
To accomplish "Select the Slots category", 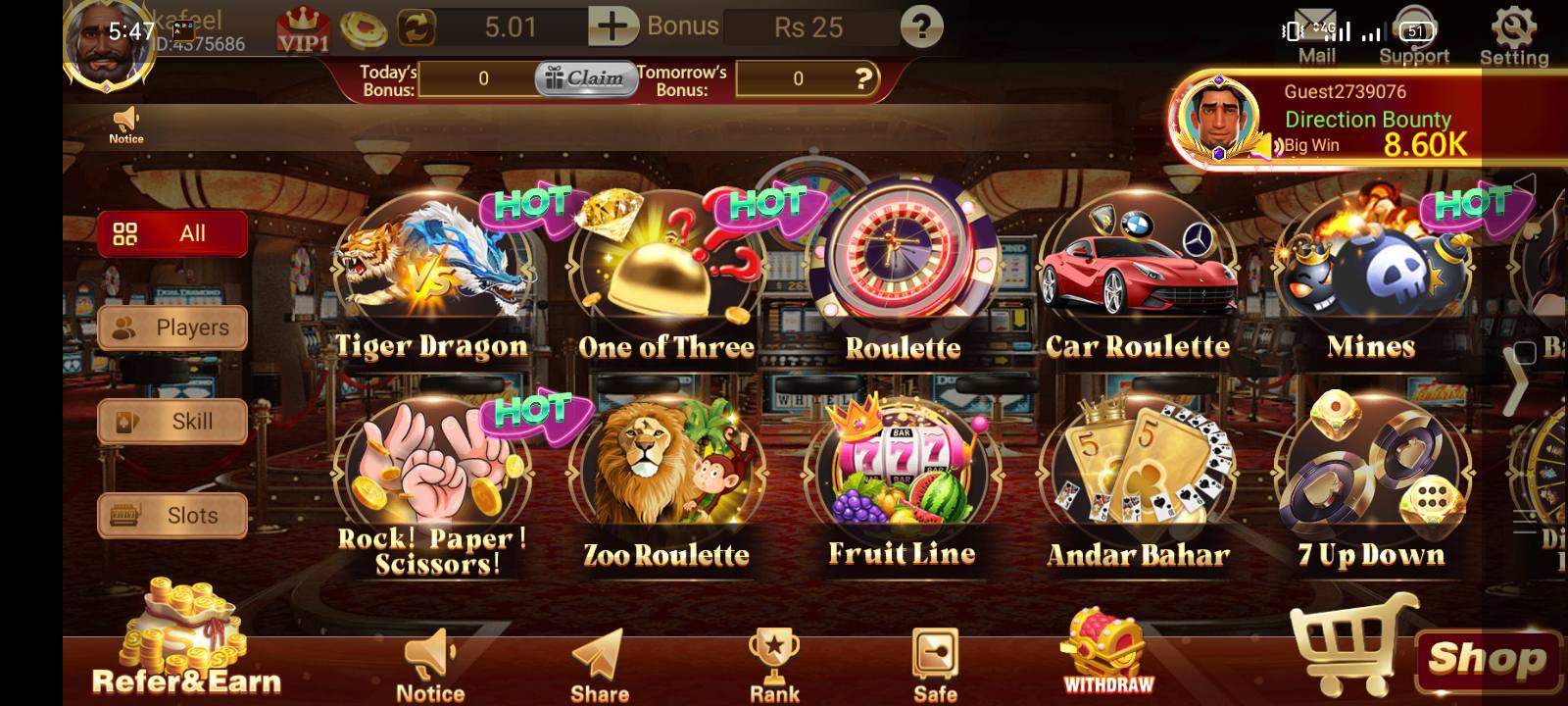I will pyautogui.click(x=172, y=515).
